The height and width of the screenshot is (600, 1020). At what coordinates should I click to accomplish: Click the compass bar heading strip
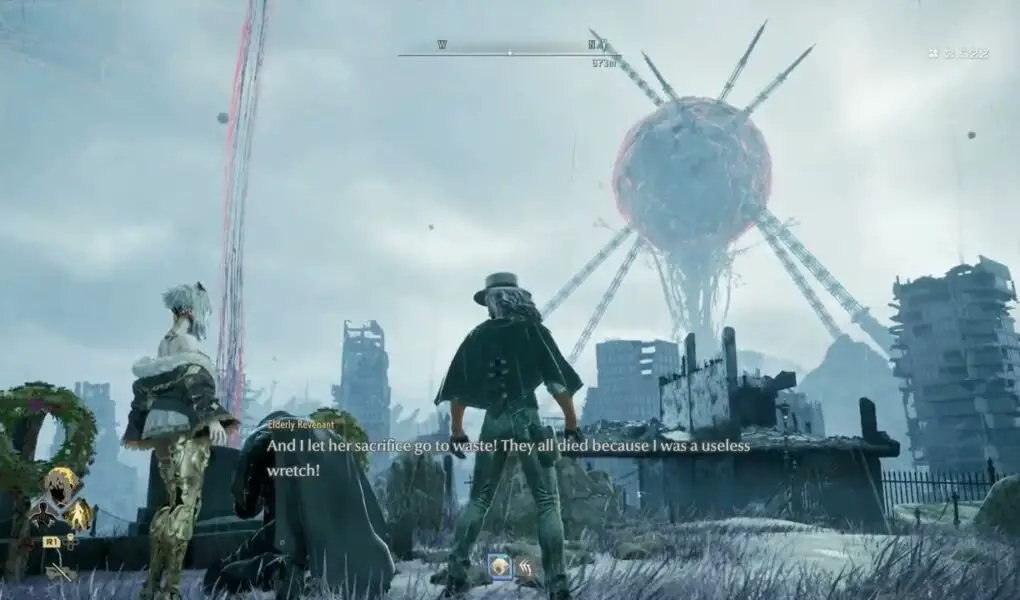[x=509, y=52]
